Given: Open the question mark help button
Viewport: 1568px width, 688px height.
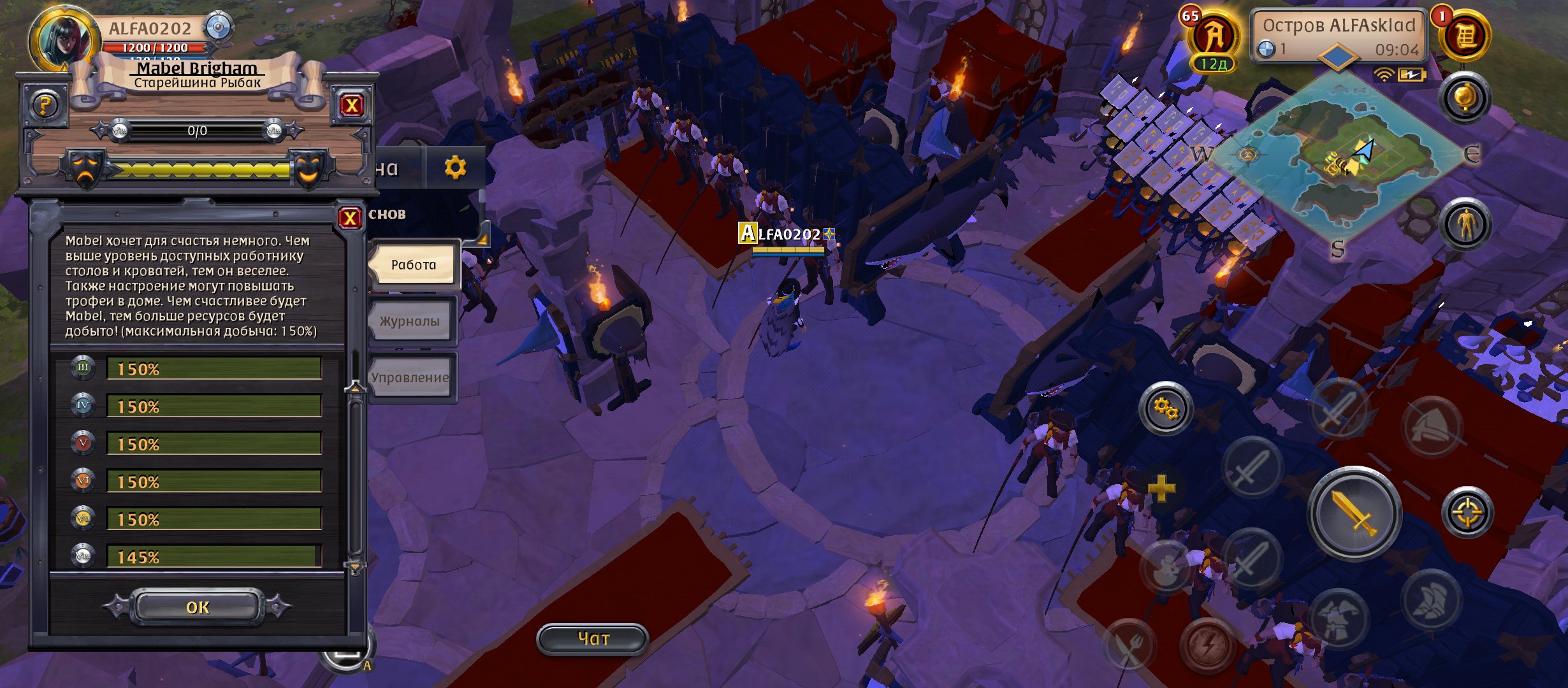Looking at the screenshot, I should [45, 105].
